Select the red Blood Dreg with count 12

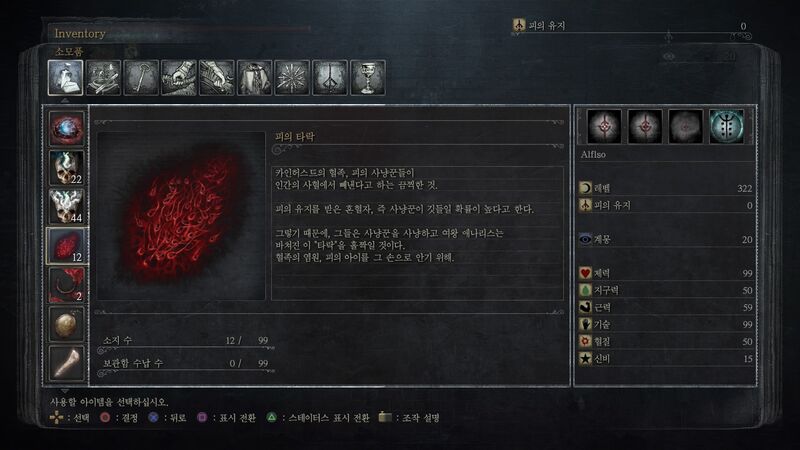pyautogui.click(x=67, y=245)
